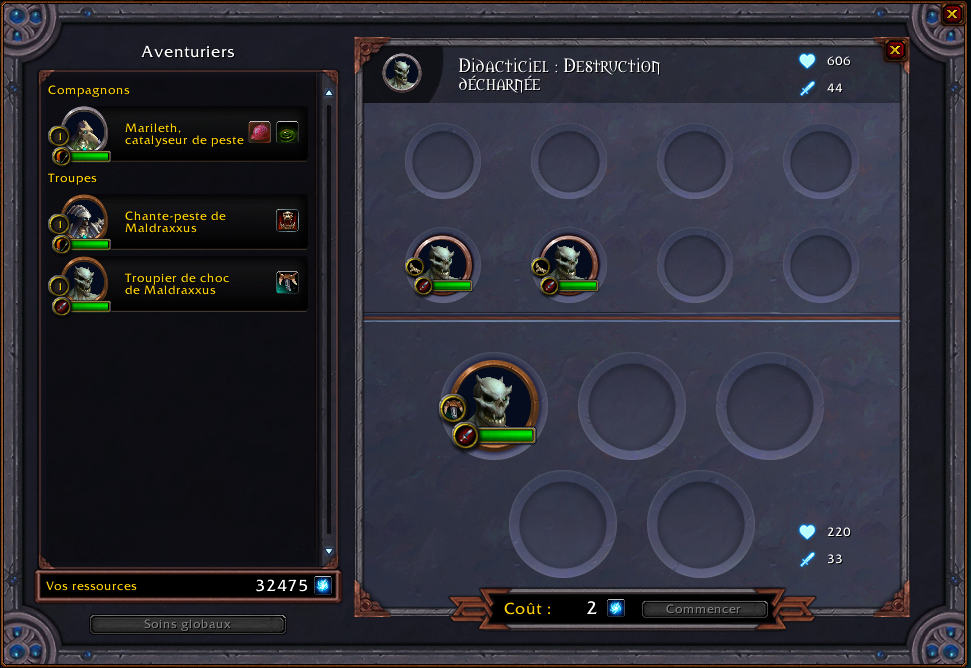Image resolution: width=971 pixels, height=668 pixels.
Task: Click the Chante-peste ability icon
Action: [287, 220]
